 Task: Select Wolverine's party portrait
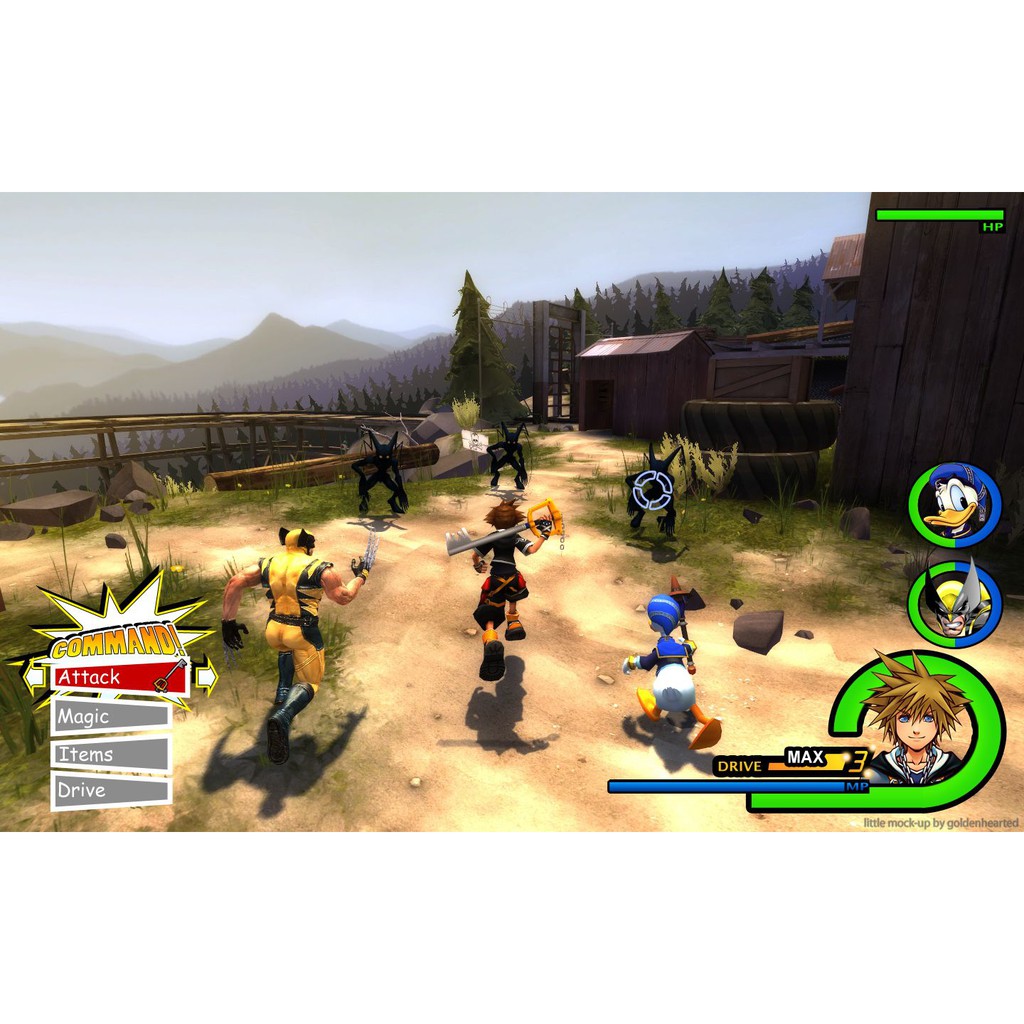pyautogui.click(x=953, y=602)
